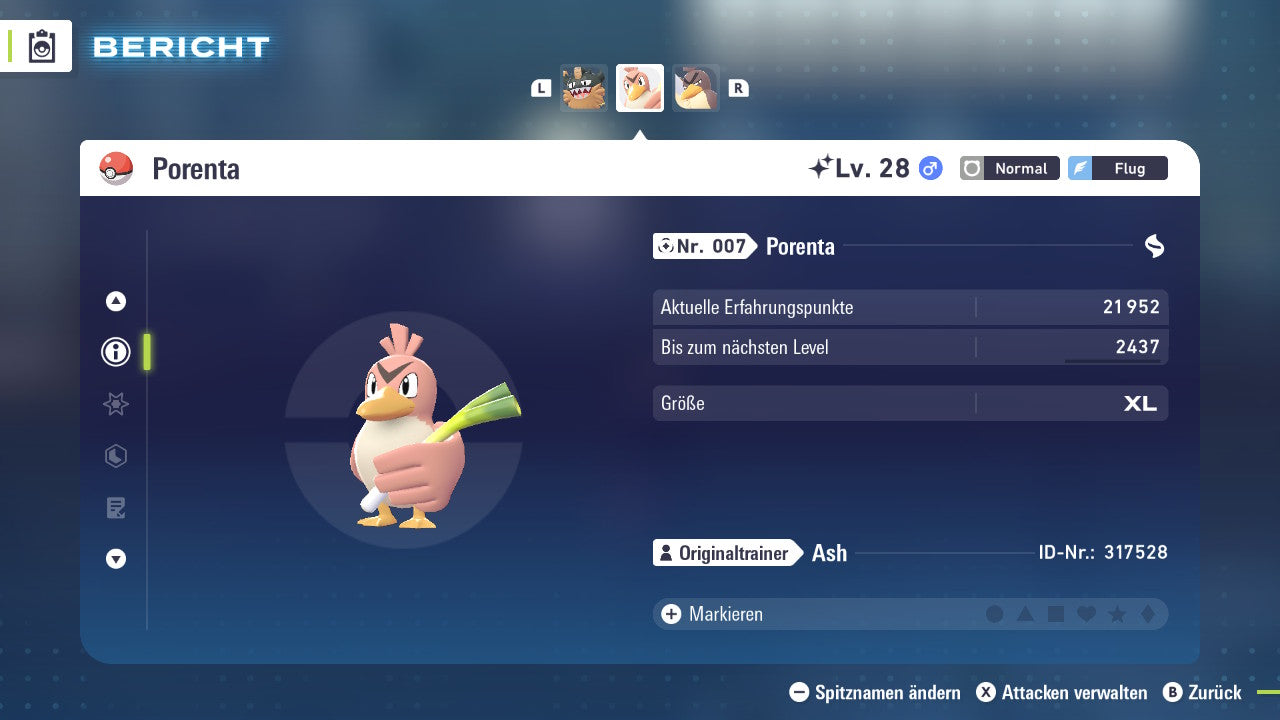Click the down arrow below the sidebar icons
The image size is (1280, 720).
pos(115,559)
